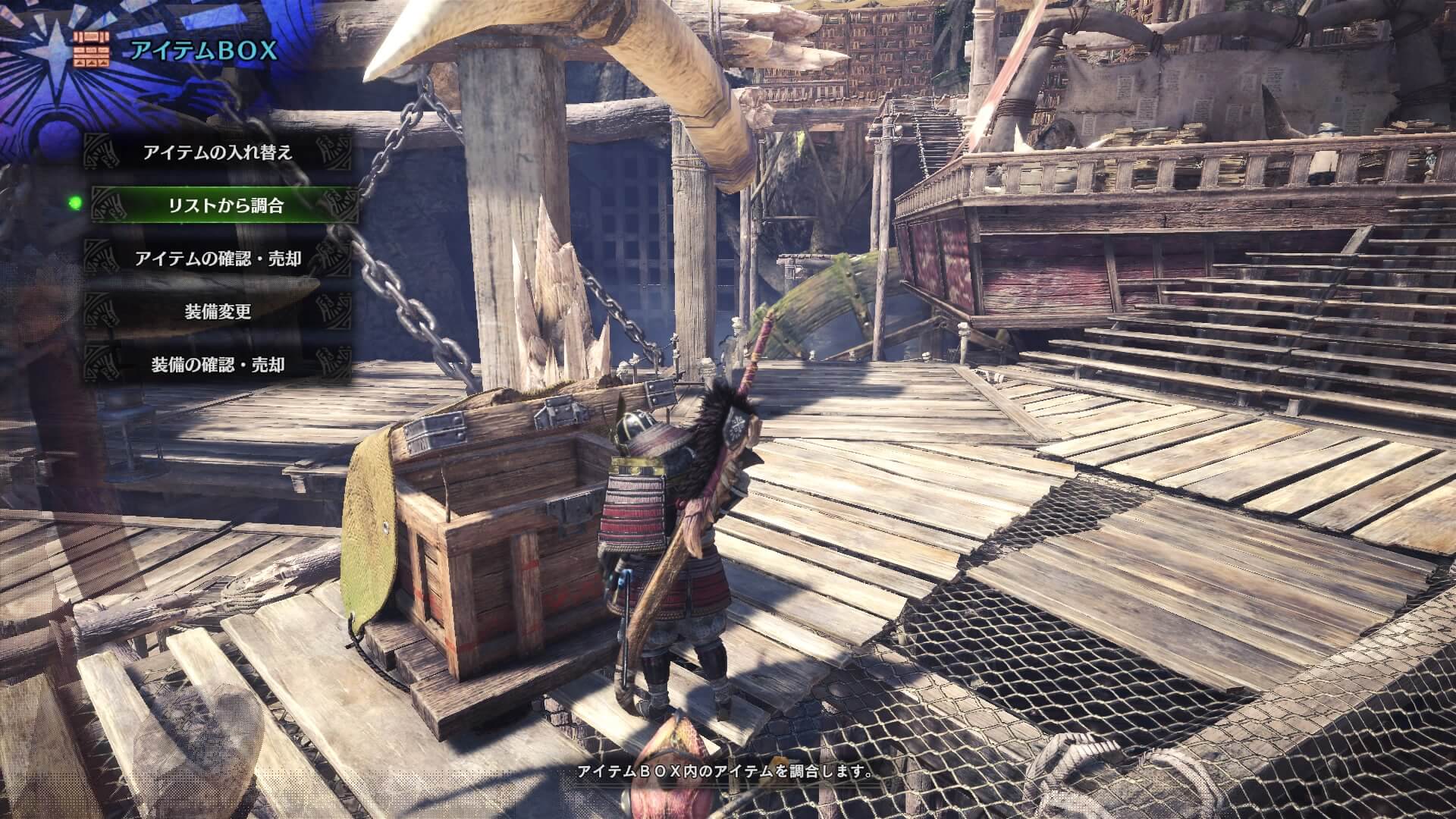Image resolution: width=1456 pixels, height=819 pixels.
Task: Select アイテムの入れ替え menu entry
Action: click(x=218, y=152)
